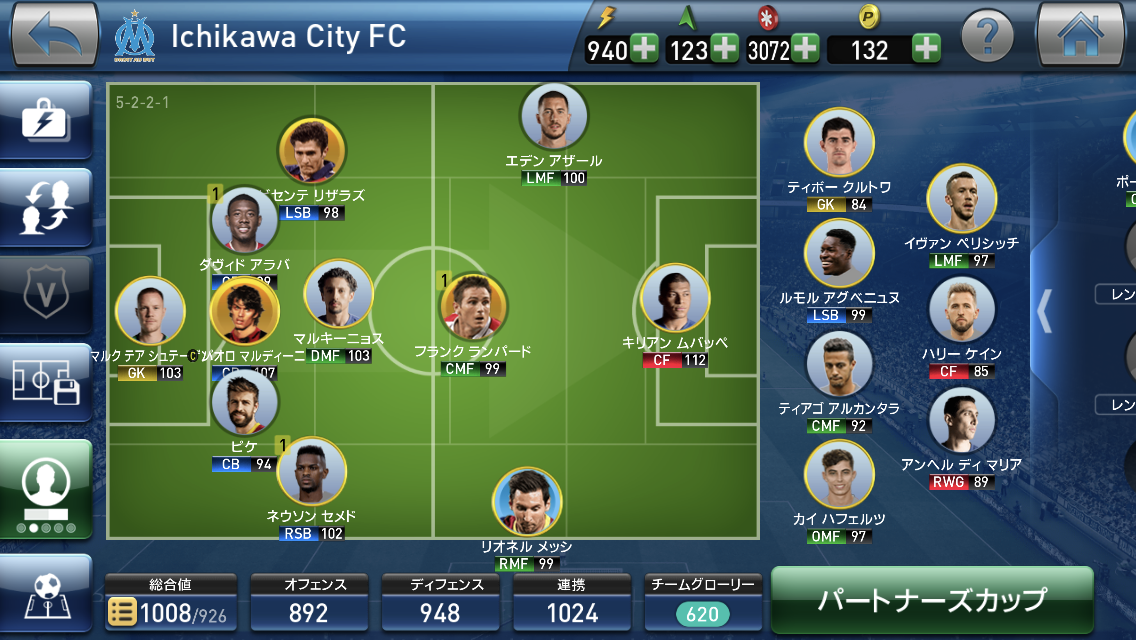
Task: Select goalkeeper ter Stegen on pitch
Action: tap(150, 311)
